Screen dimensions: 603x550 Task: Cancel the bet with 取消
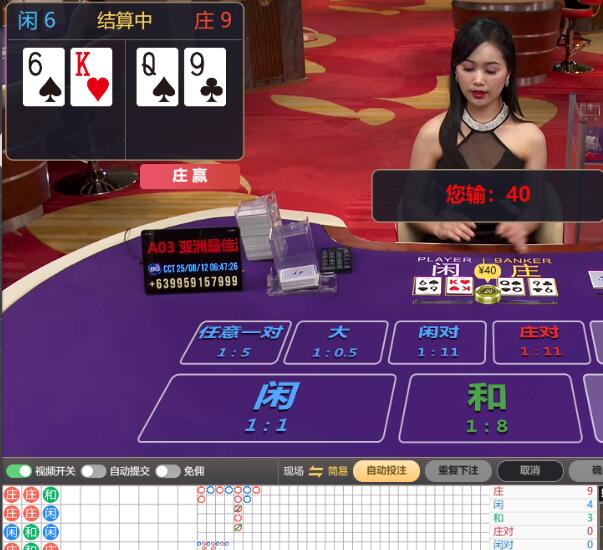[x=529, y=471]
